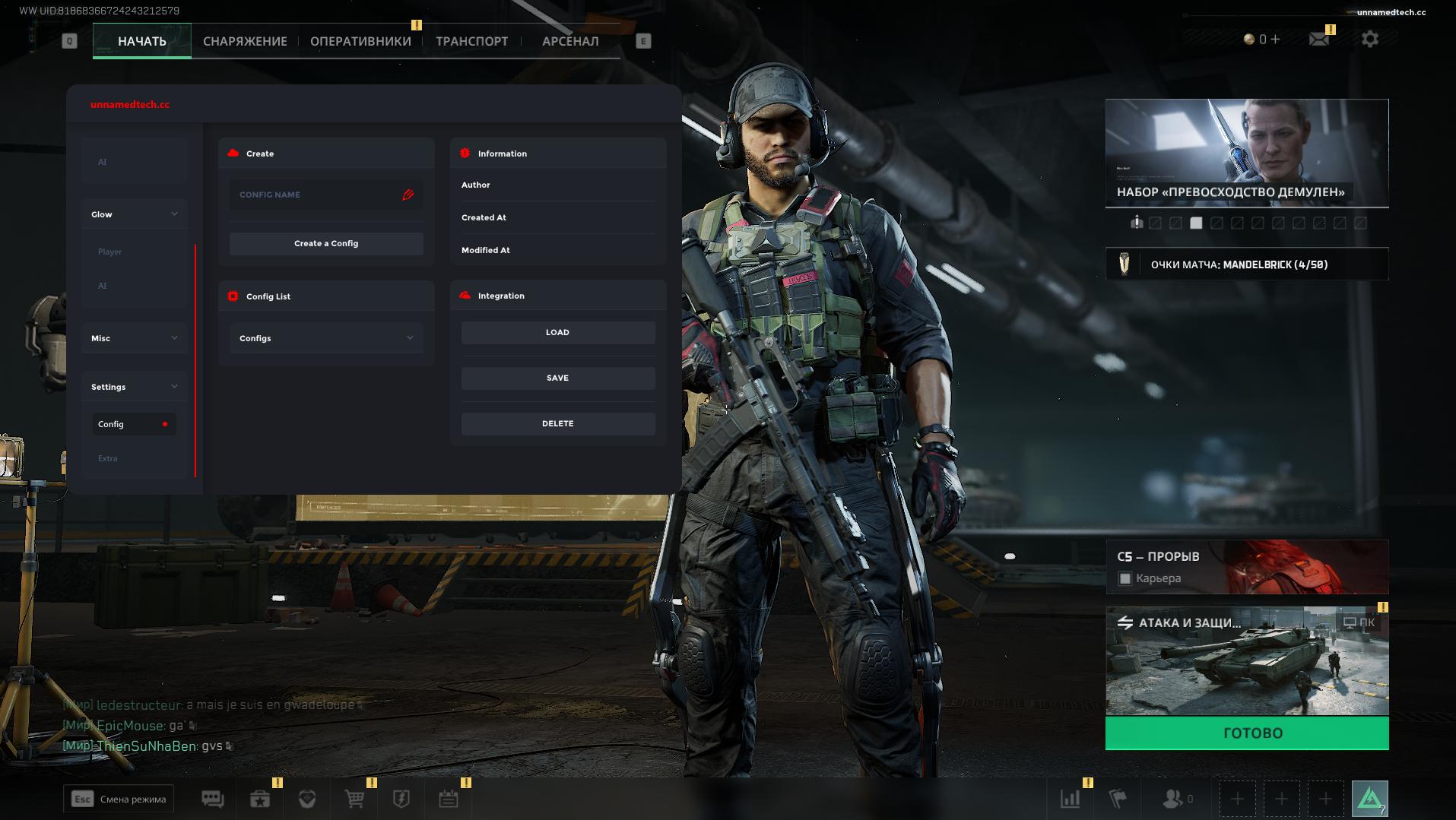Open the Превосходство Демулен bundle banner

1247,153
